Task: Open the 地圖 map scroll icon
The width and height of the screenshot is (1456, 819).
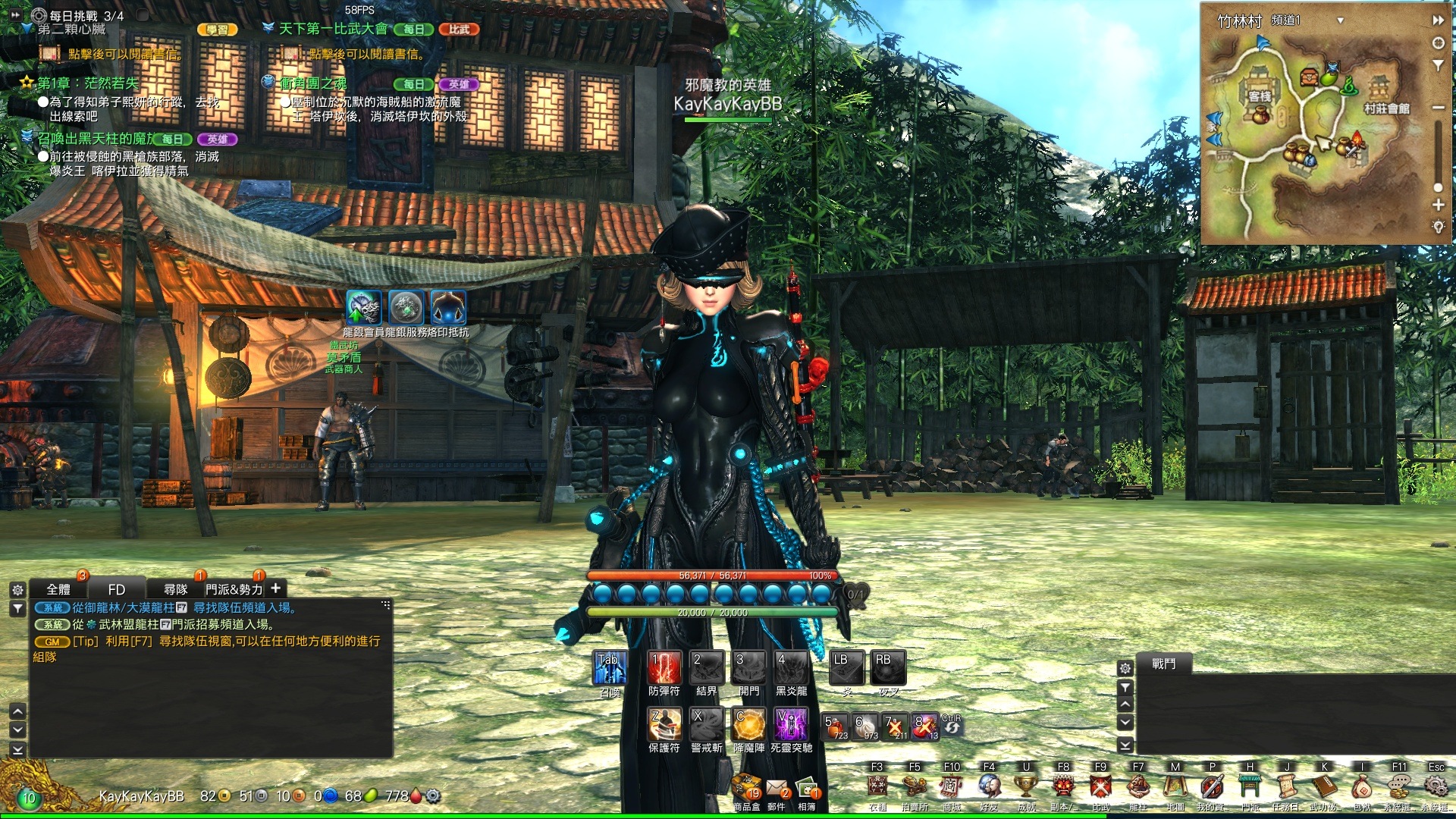Action: click(x=1175, y=787)
